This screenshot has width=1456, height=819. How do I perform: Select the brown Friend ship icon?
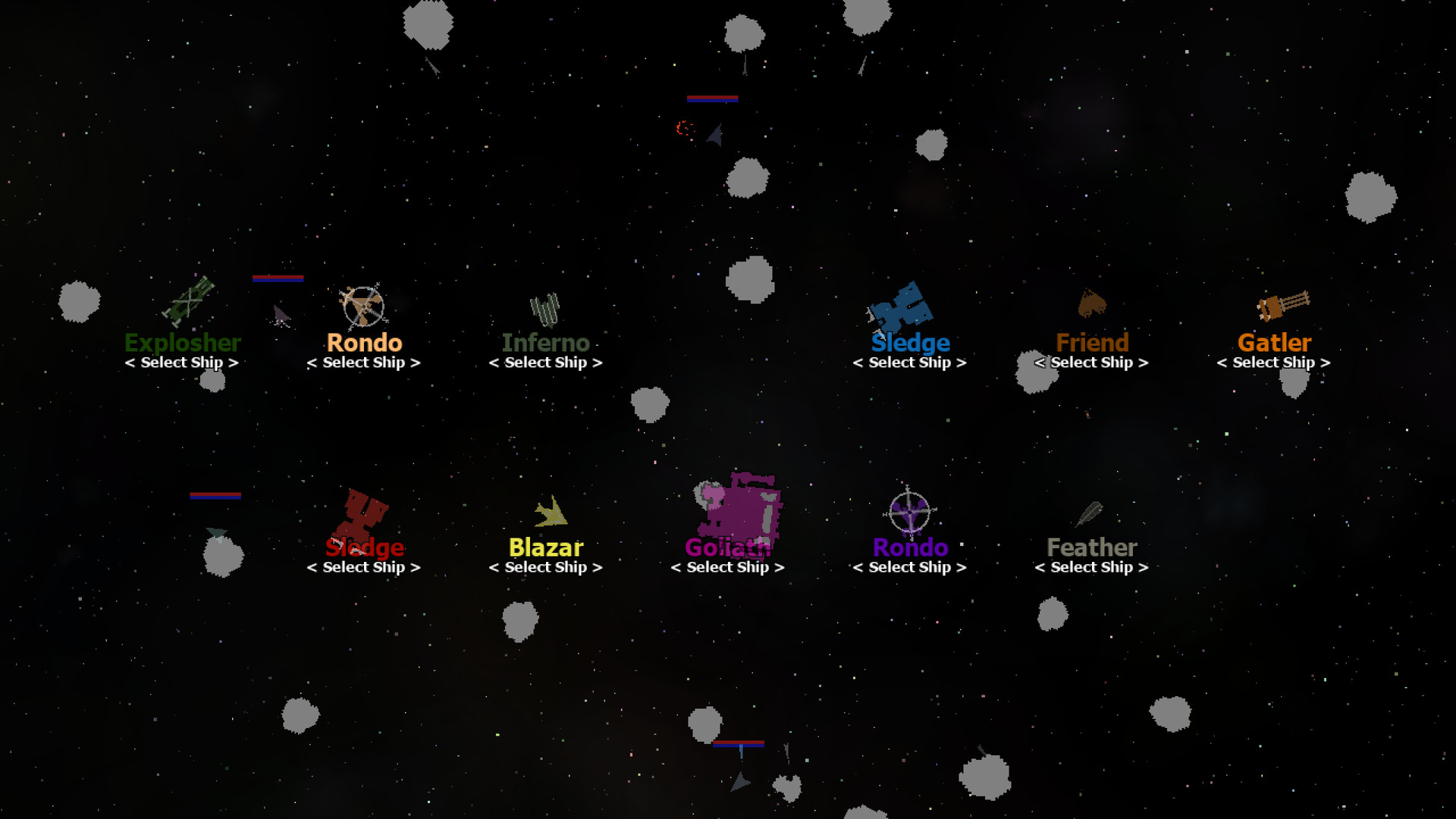(1092, 303)
